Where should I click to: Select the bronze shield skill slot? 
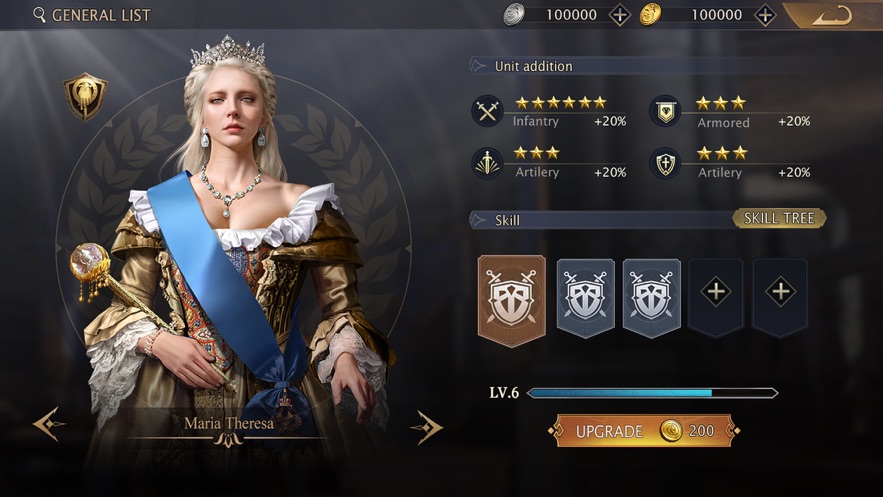[512, 297]
